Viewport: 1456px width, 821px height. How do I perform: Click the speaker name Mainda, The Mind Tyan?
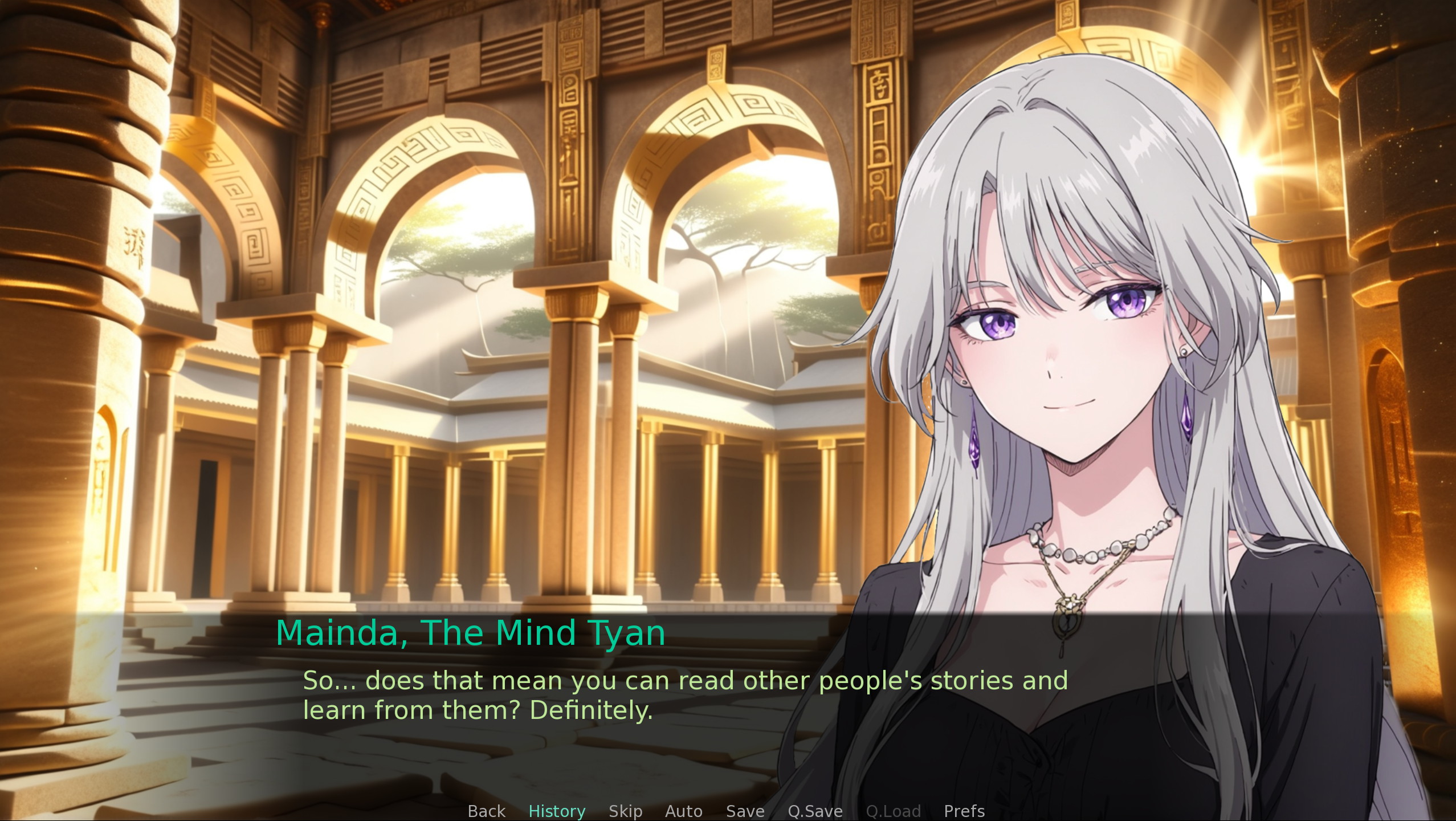[x=471, y=632]
